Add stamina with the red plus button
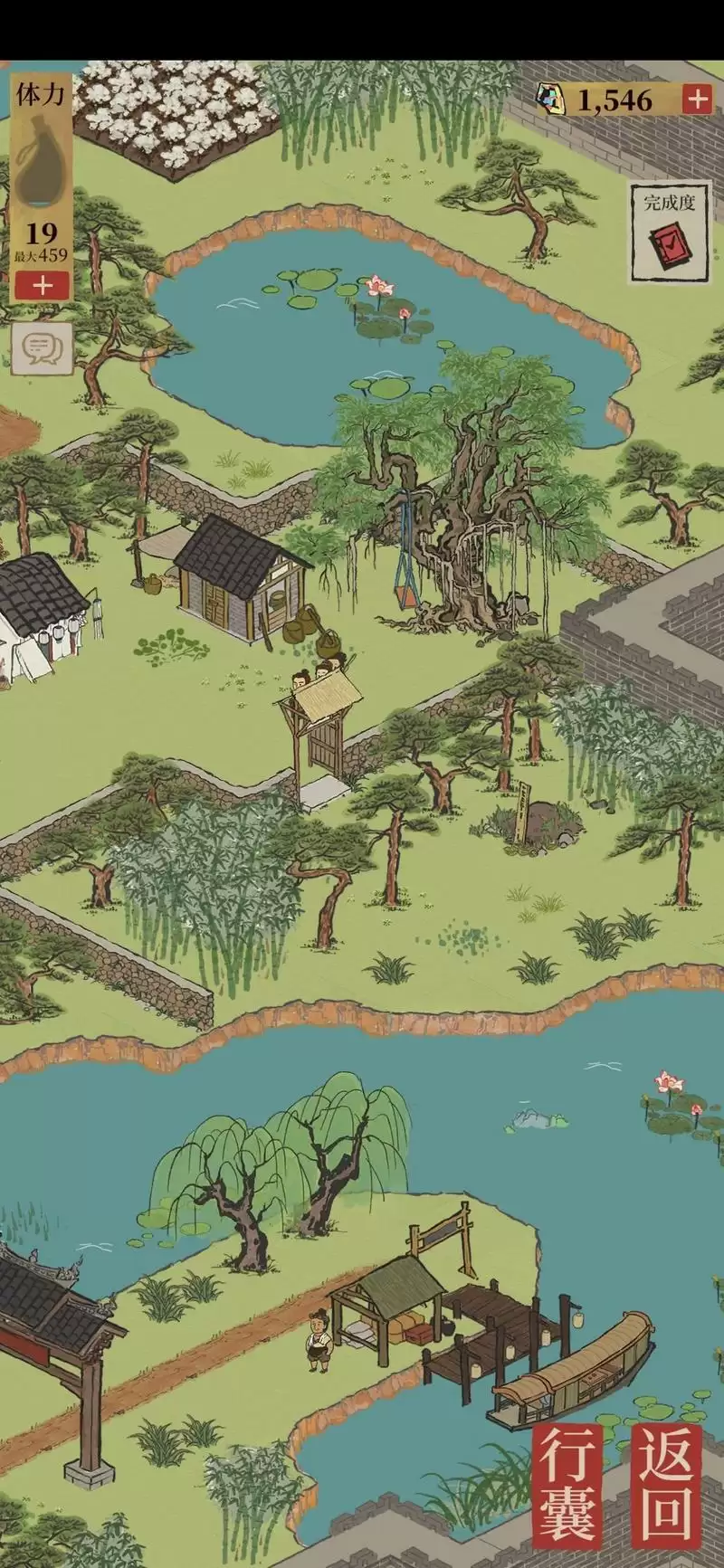 click(x=42, y=286)
